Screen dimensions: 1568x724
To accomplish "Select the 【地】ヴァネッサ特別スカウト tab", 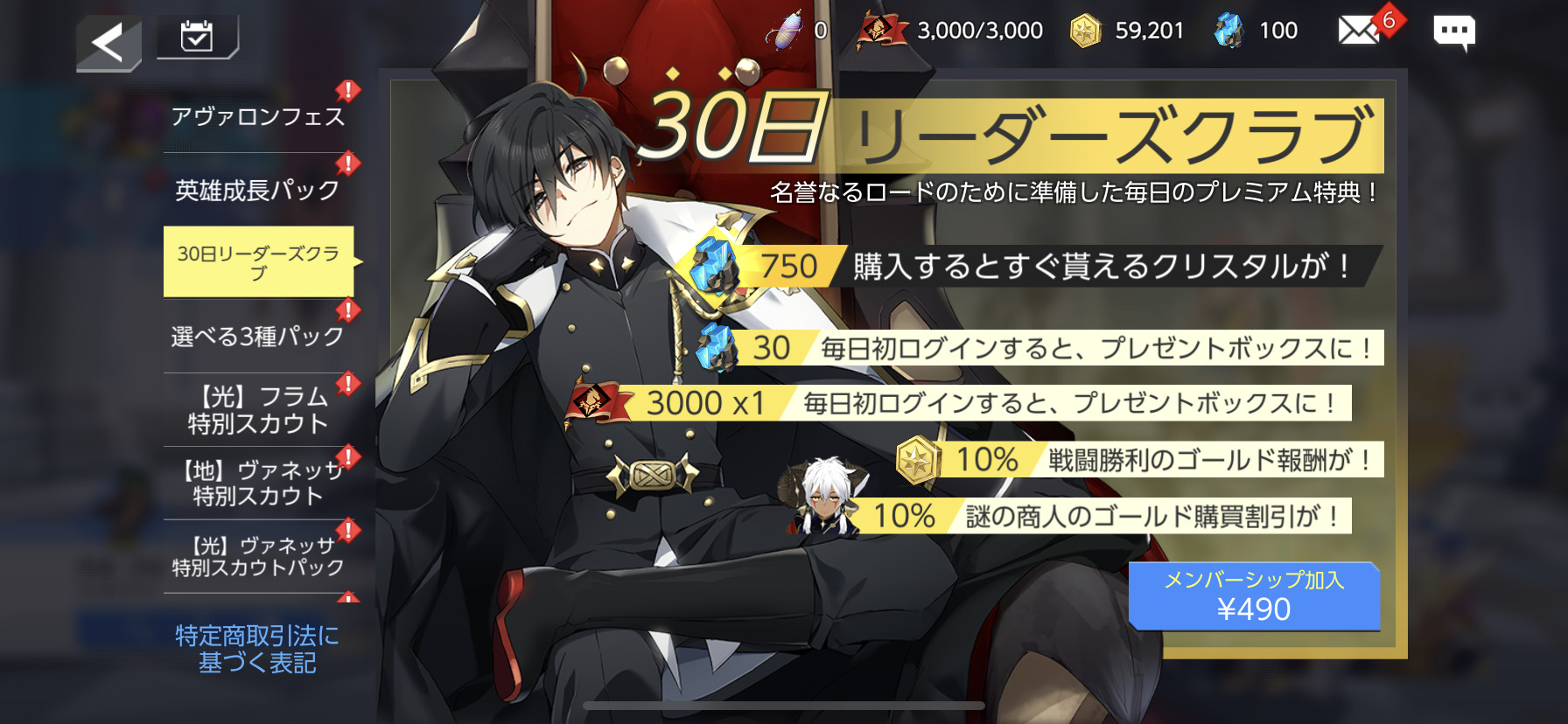I will tap(258, 483).
